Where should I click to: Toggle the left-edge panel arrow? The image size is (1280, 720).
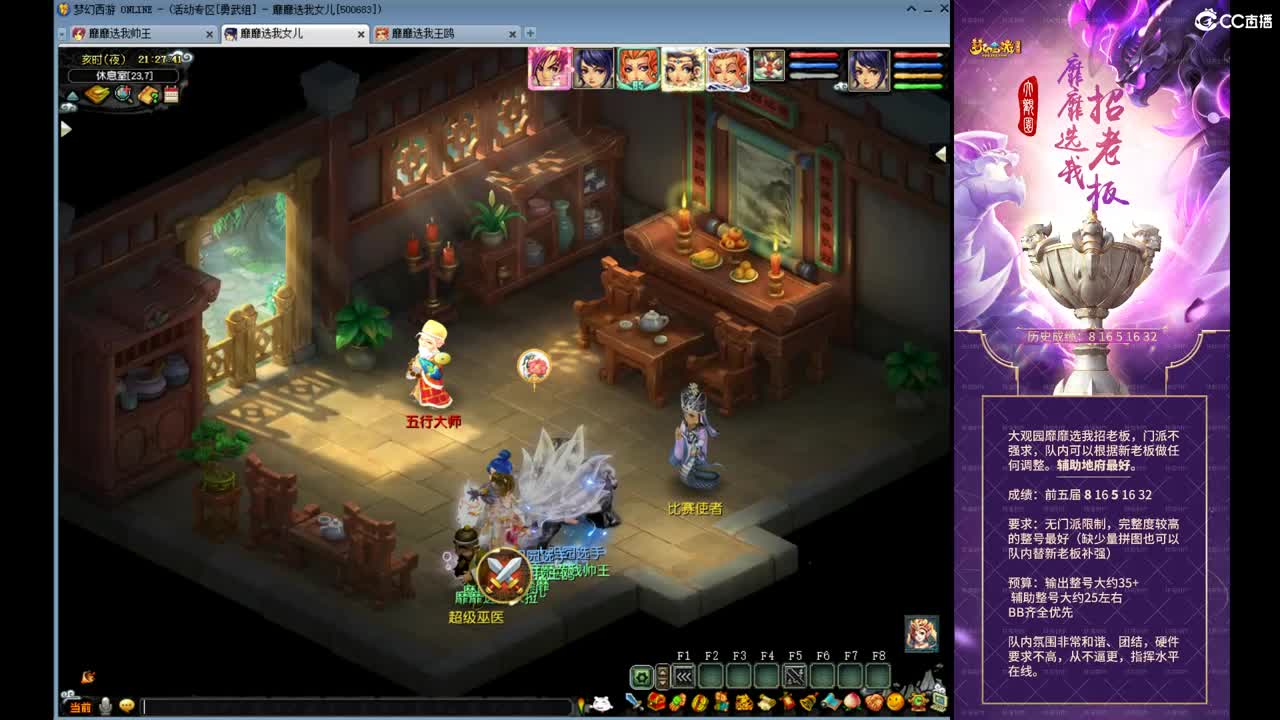point(66,129)
